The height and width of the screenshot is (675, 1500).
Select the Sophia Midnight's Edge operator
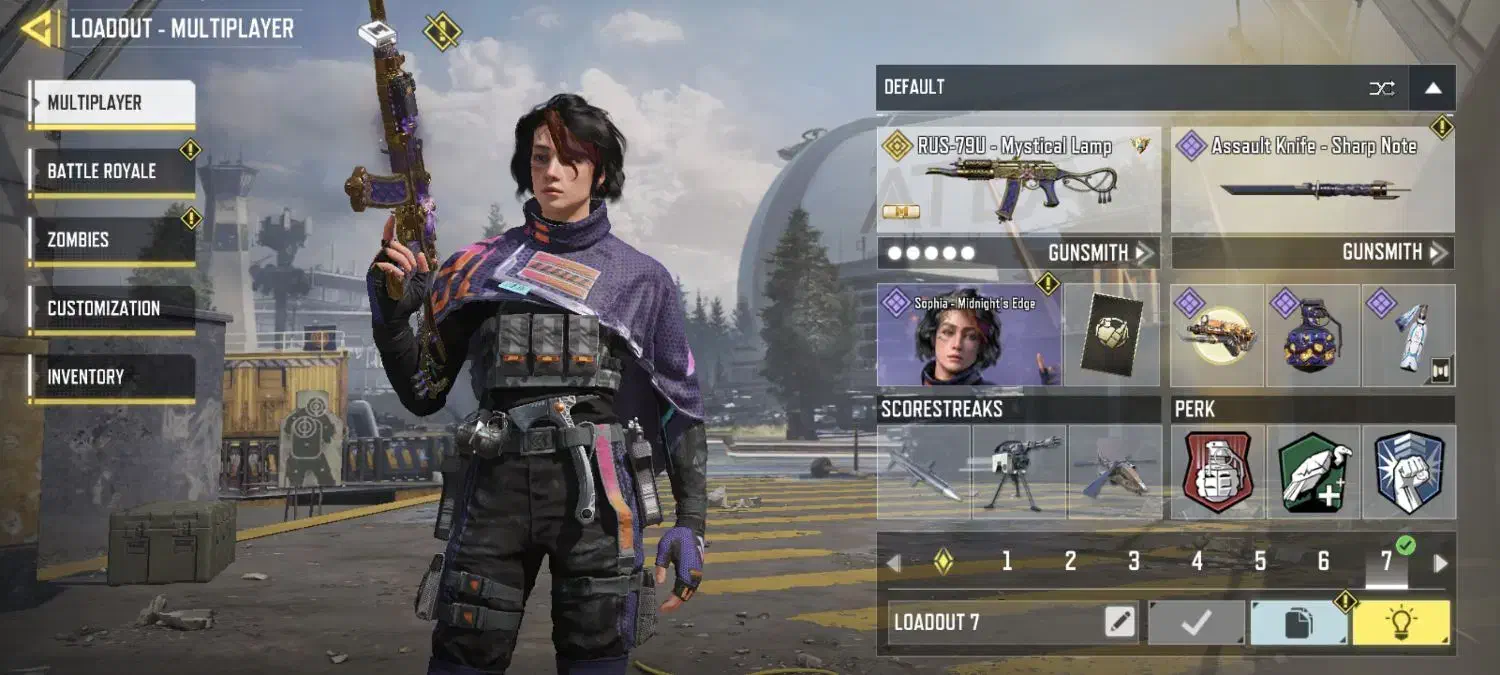click(x=968, y=336)
